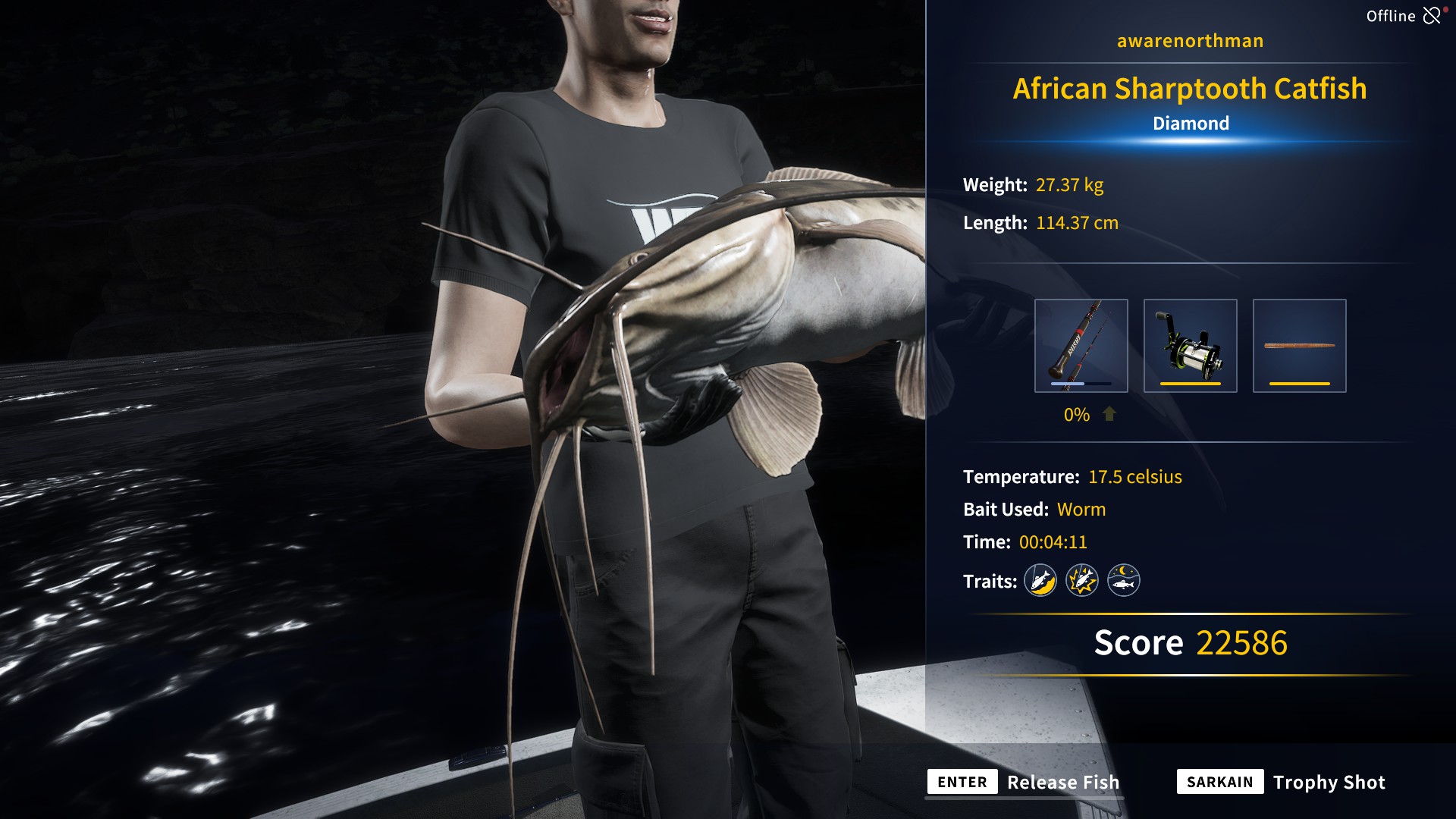Inspect the moon and fish trait icon
This screenshot has height=819, width=1456.
pyautogui.click(x=1124, y=581)
